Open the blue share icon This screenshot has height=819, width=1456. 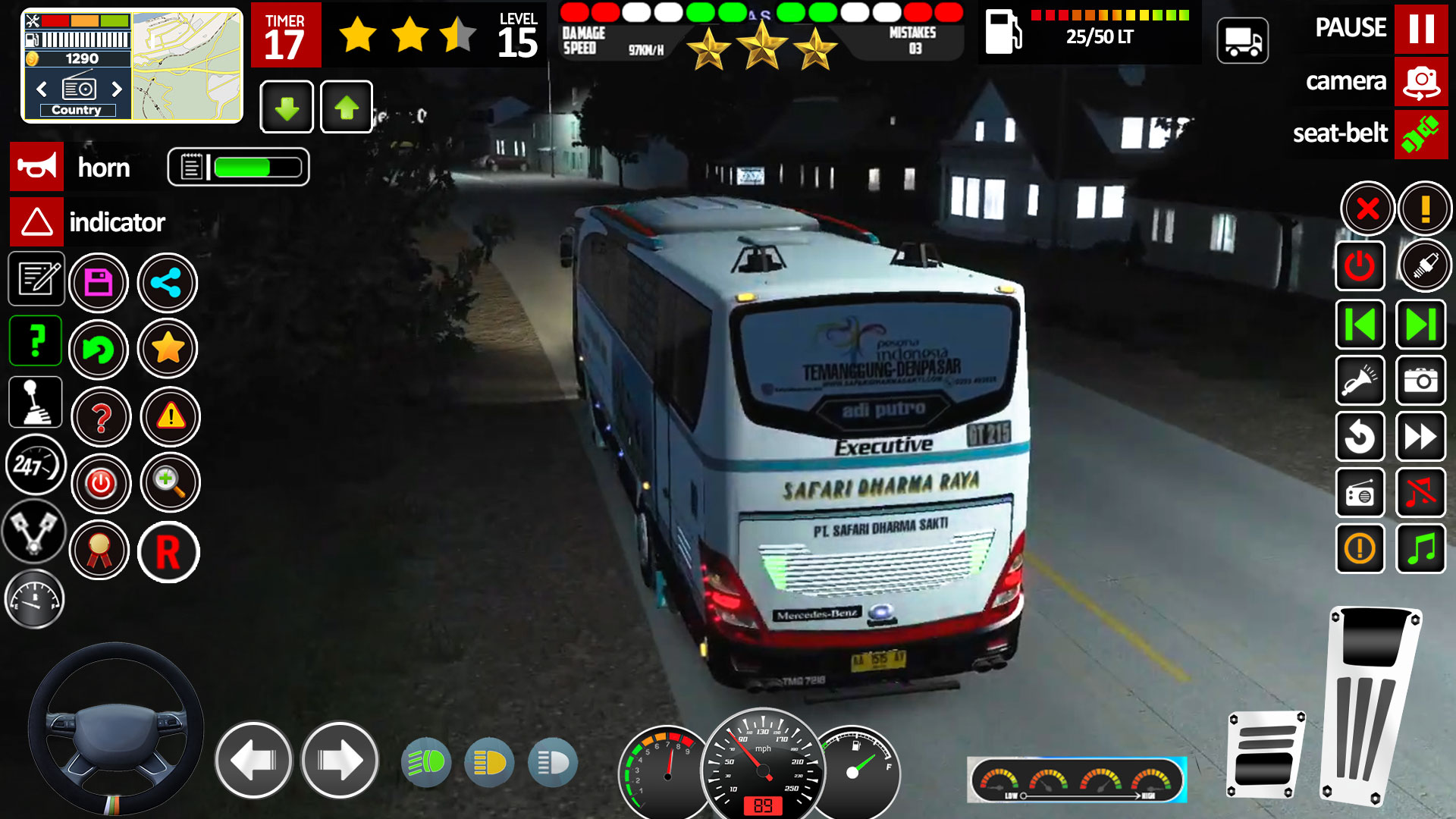[167, 283]
